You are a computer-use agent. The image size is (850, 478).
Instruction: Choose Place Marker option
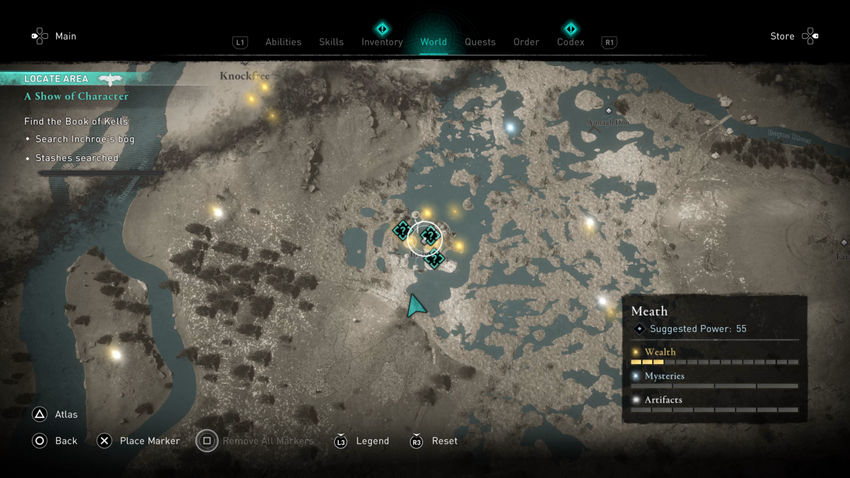[x=149, y=441]
